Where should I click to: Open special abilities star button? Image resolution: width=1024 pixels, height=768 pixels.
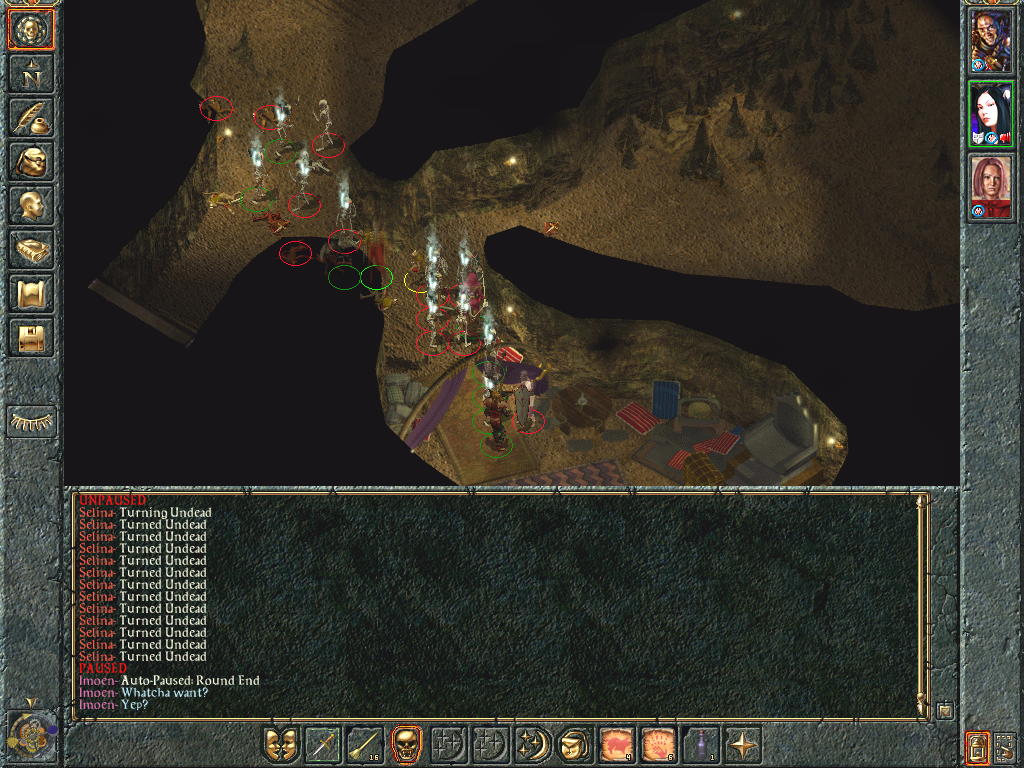[743, 745]
